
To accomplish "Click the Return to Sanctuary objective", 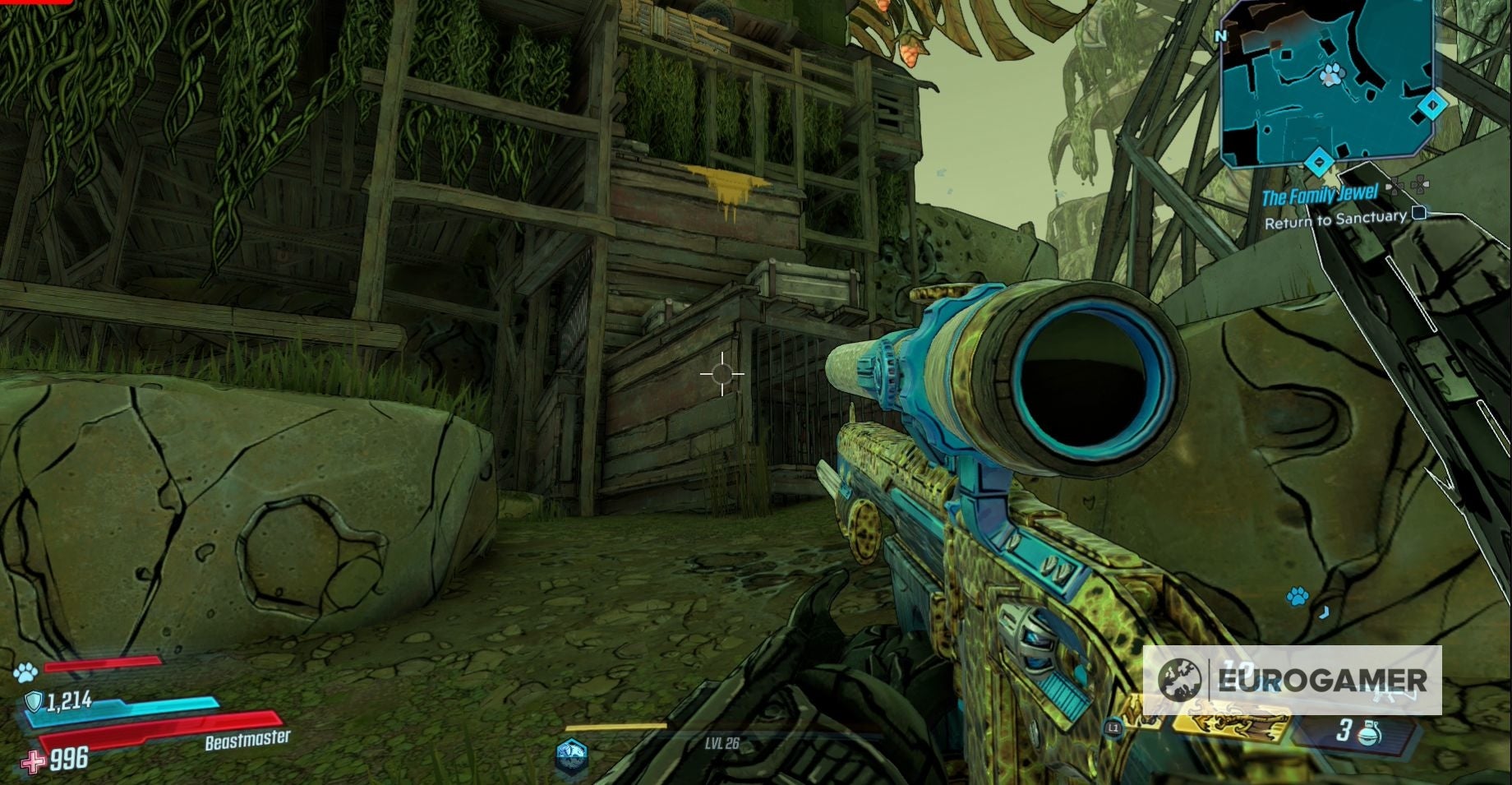I will 1335,219.
